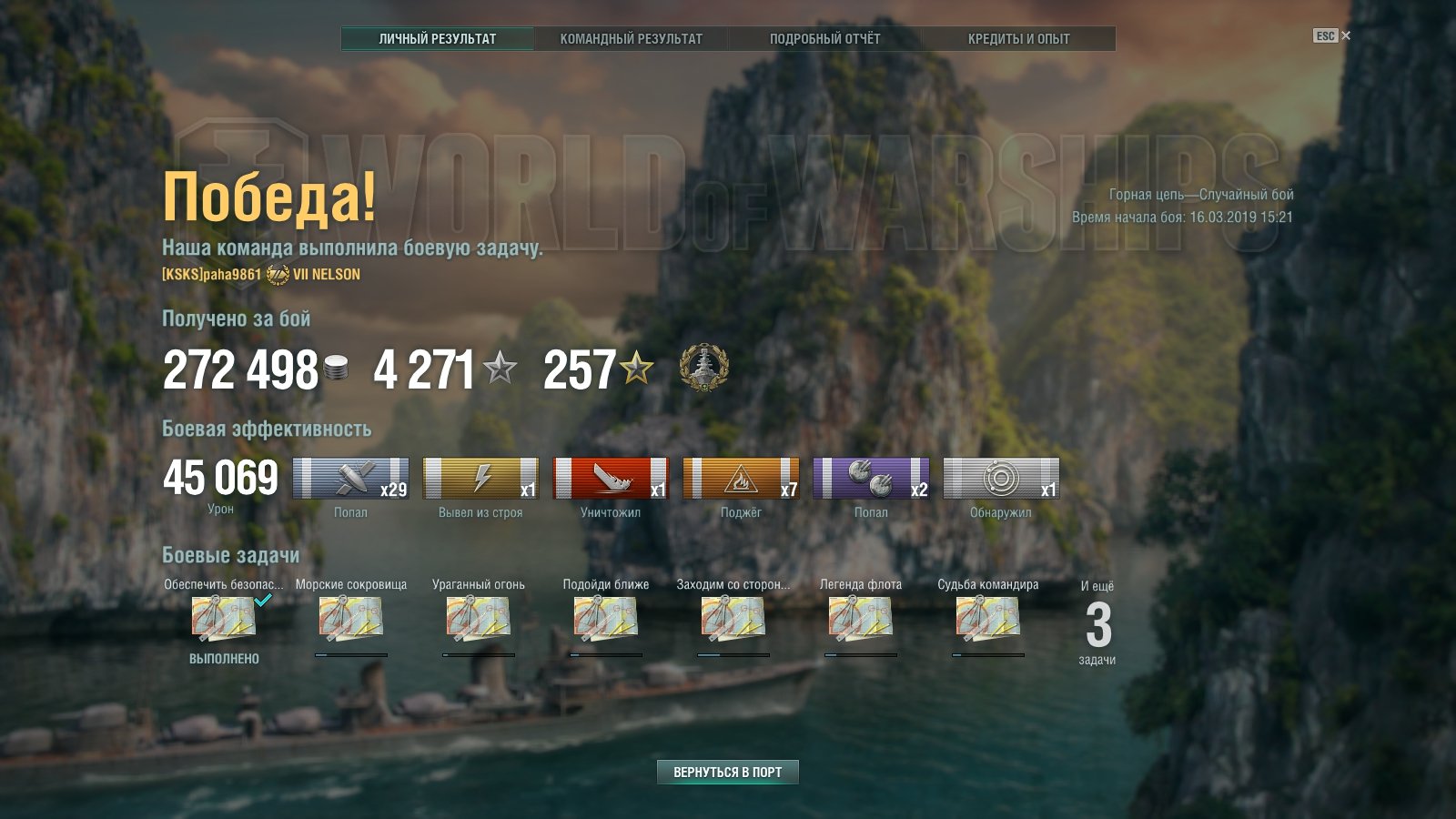Open the Морские сокровища combat task

[x=350, y=619]
